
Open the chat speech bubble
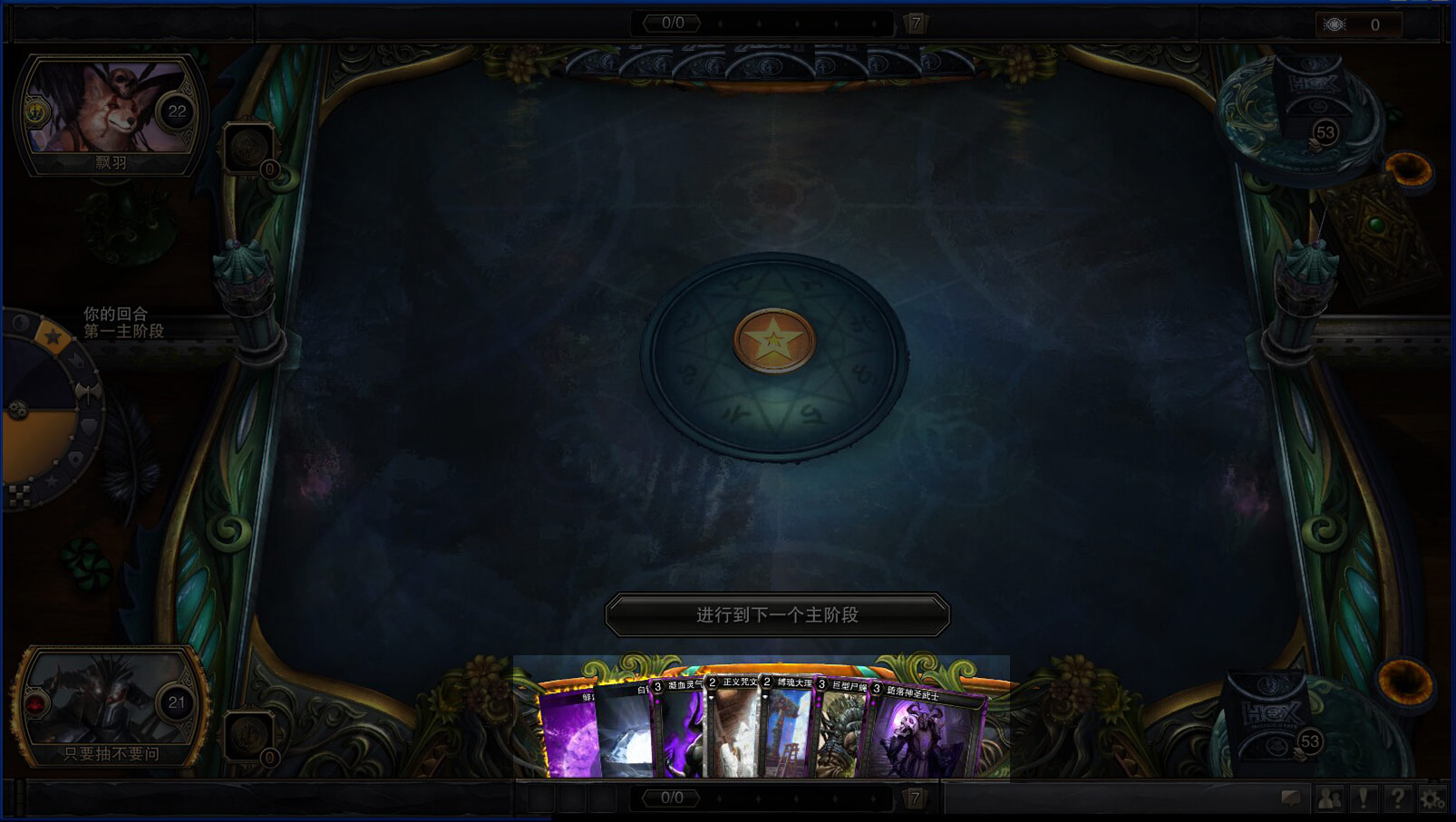(1291, 798)
